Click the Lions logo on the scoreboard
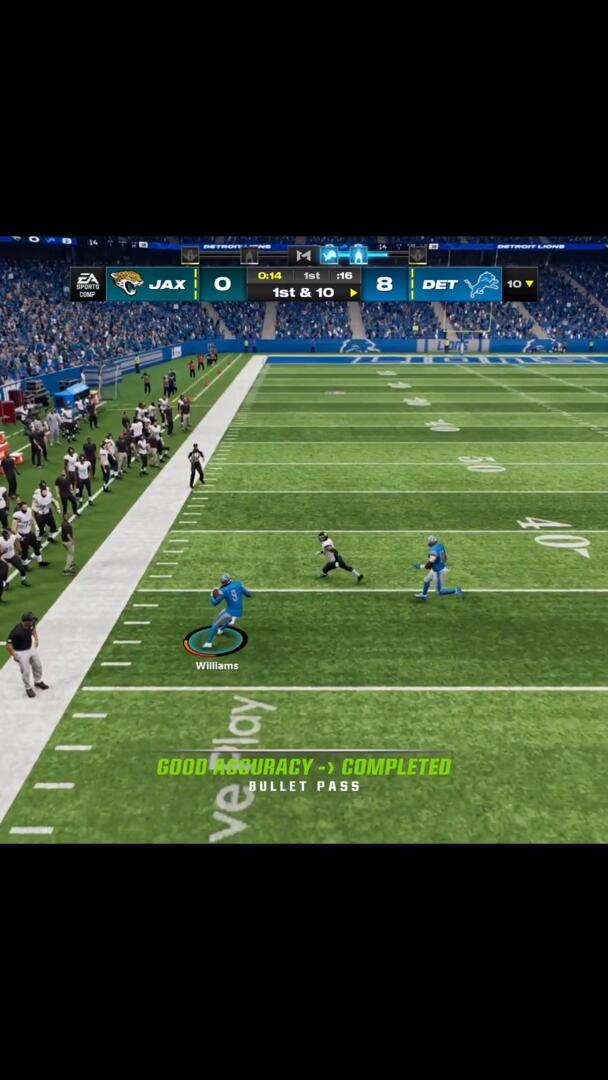The height and width of the screenshot is (1080, 608). coord(482,284)
